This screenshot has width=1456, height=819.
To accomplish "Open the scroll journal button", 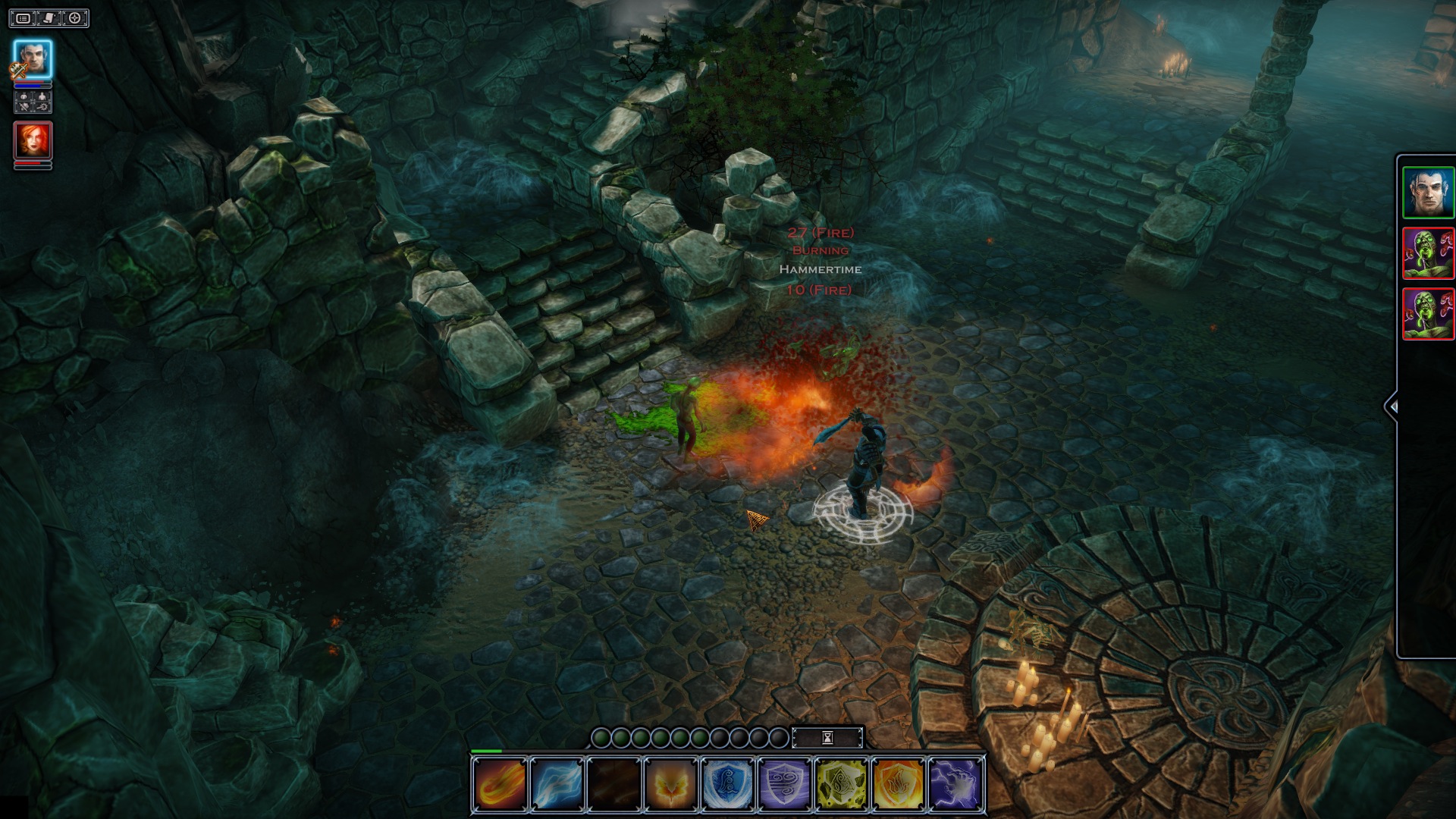I will [49, 17].
